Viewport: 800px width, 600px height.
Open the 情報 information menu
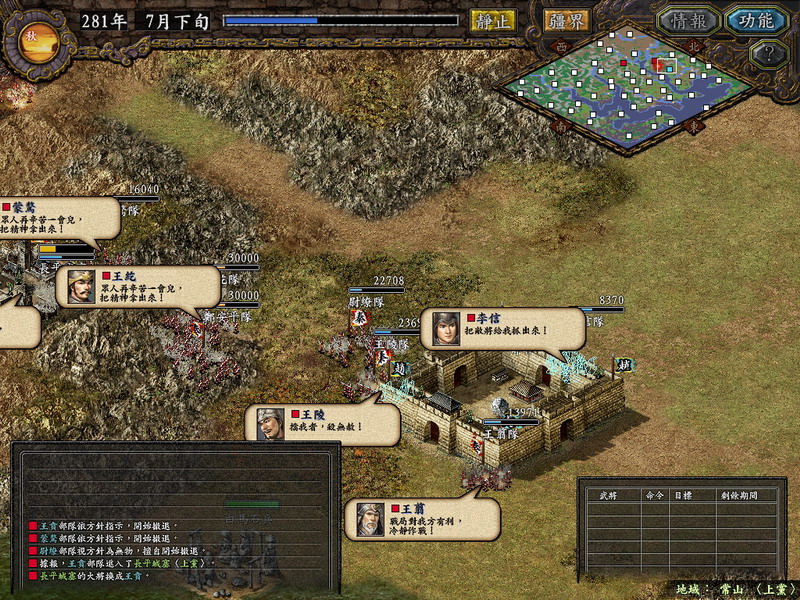point(689,20)
